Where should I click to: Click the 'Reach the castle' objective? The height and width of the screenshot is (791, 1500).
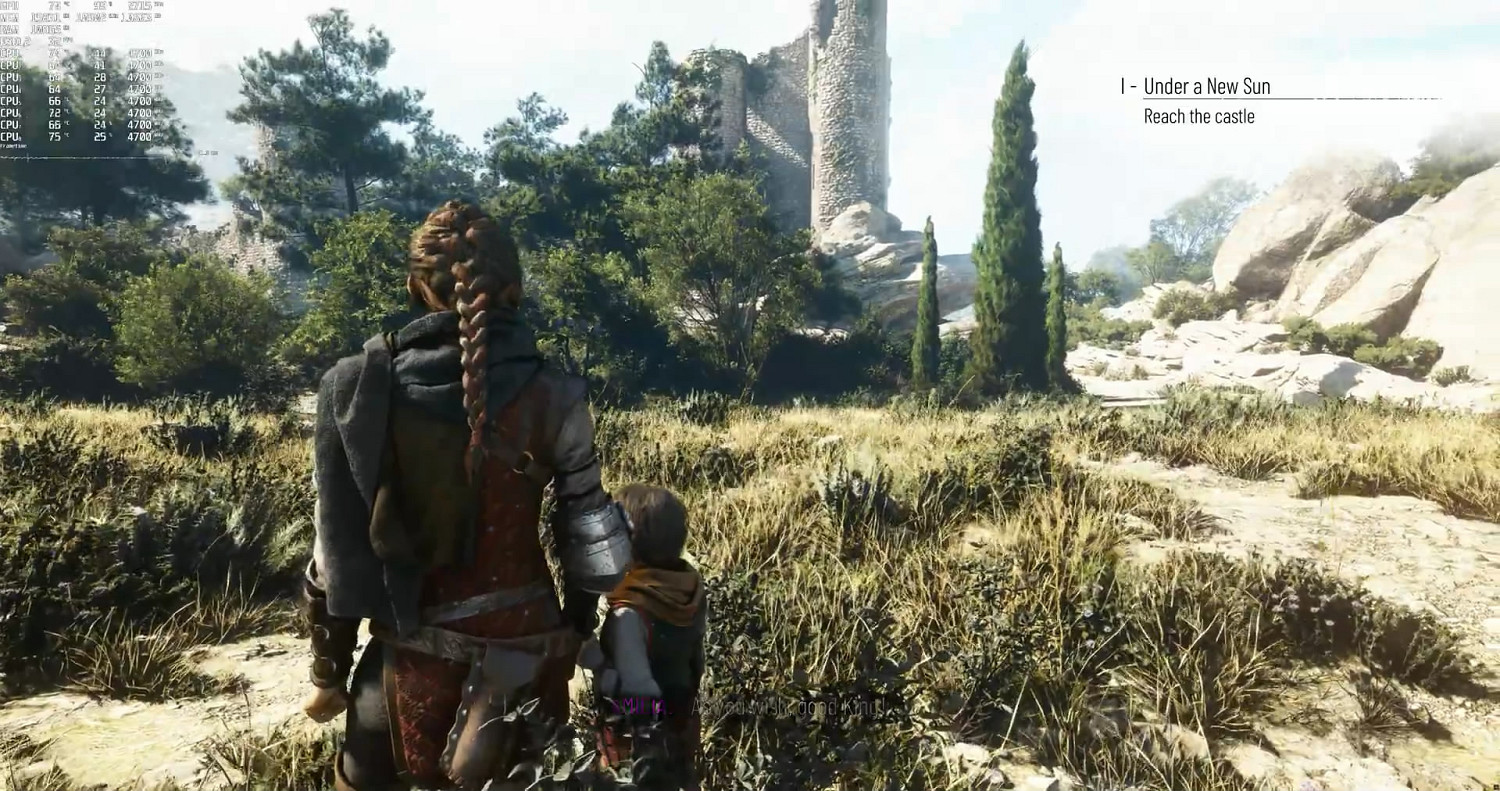pos(1198,117)
